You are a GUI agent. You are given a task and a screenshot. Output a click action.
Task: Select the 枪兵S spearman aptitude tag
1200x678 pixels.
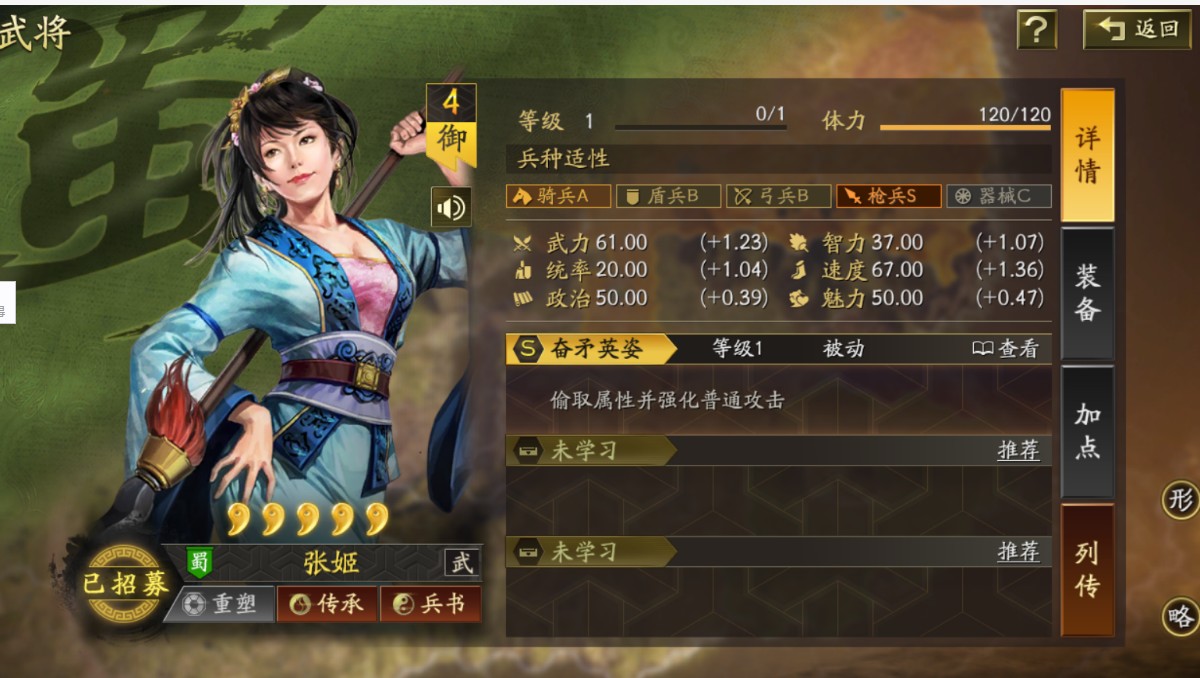(x=888, y=196)
